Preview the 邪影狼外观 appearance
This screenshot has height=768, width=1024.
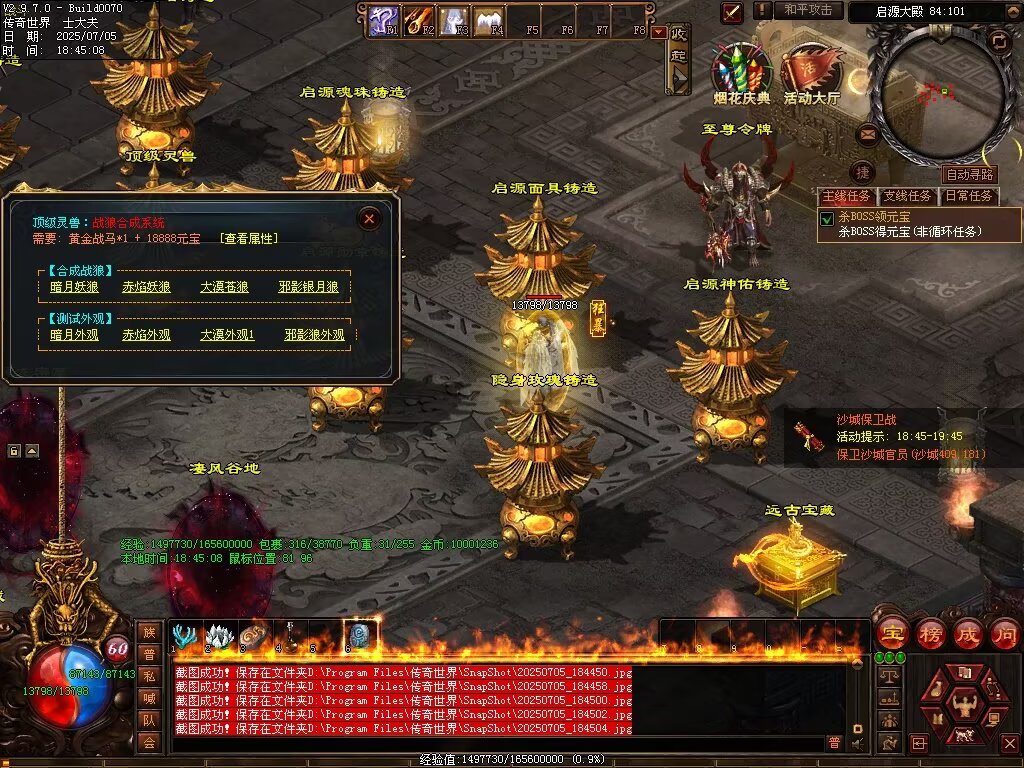(x=314, y=335)
